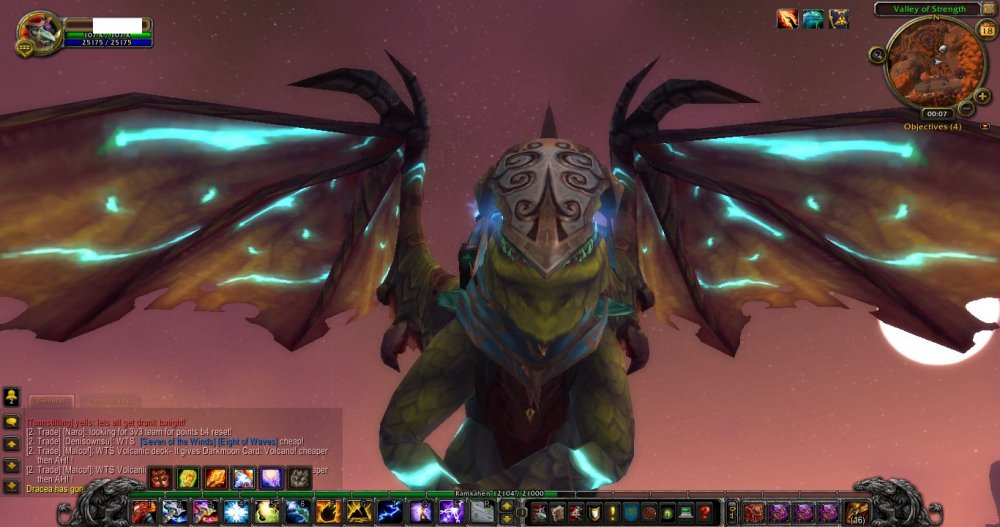
Task: Switch to the General chat tab
Action: [x=50, y=400]
